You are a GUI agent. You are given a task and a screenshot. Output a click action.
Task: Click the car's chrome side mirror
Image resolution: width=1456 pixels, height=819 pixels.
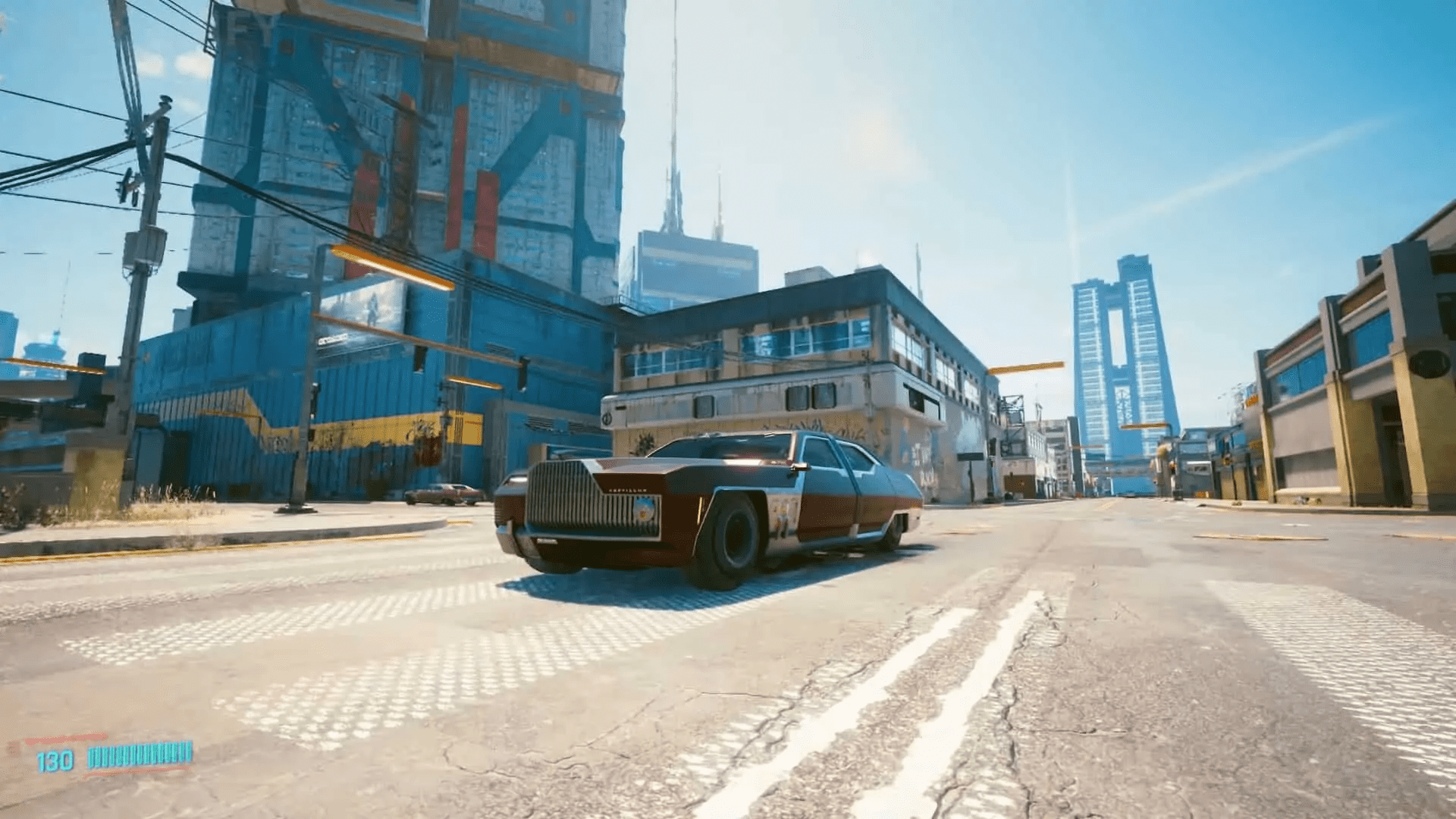click(x=799, y=467)
